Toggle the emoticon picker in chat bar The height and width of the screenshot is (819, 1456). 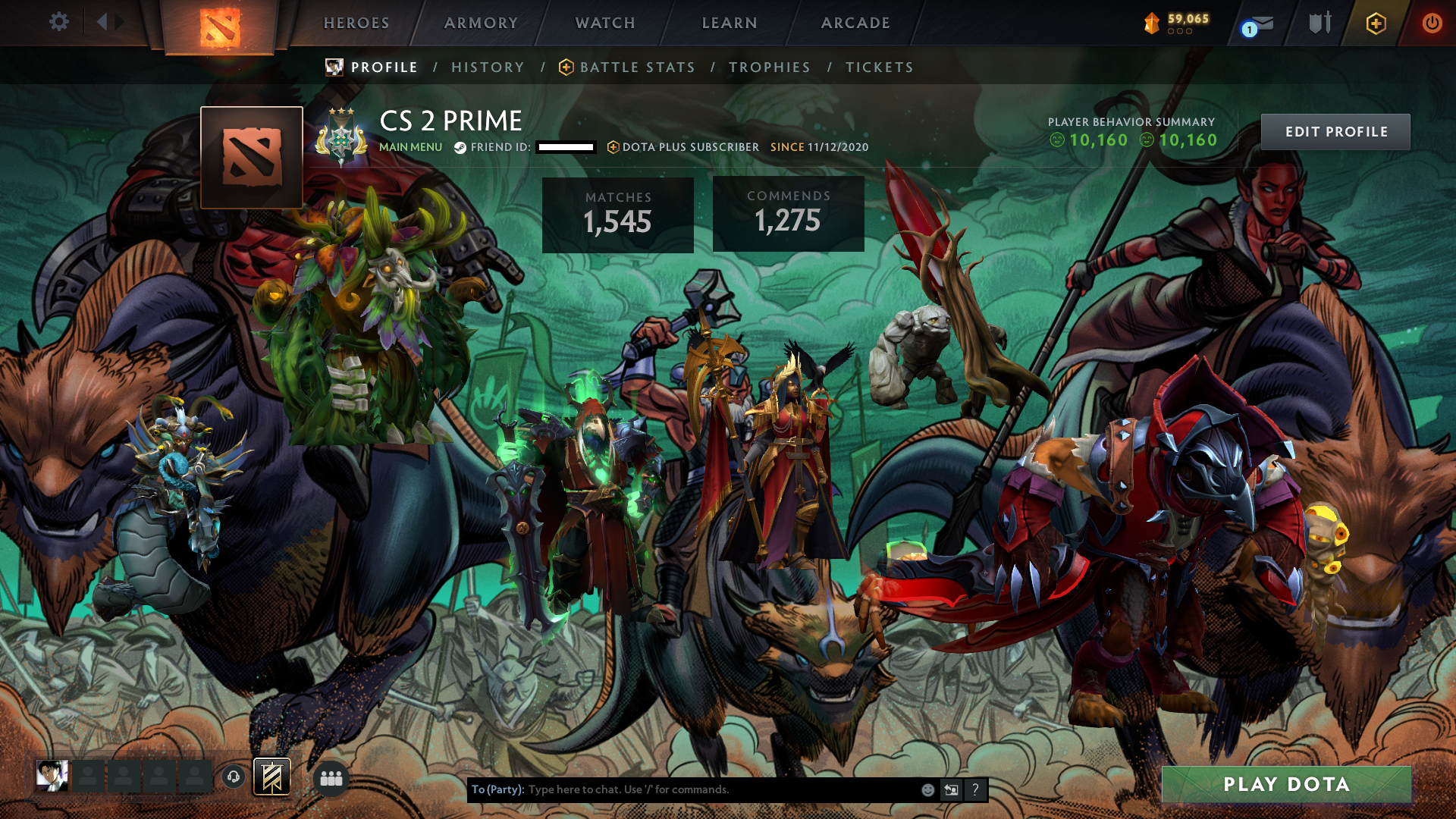point(927,789)
